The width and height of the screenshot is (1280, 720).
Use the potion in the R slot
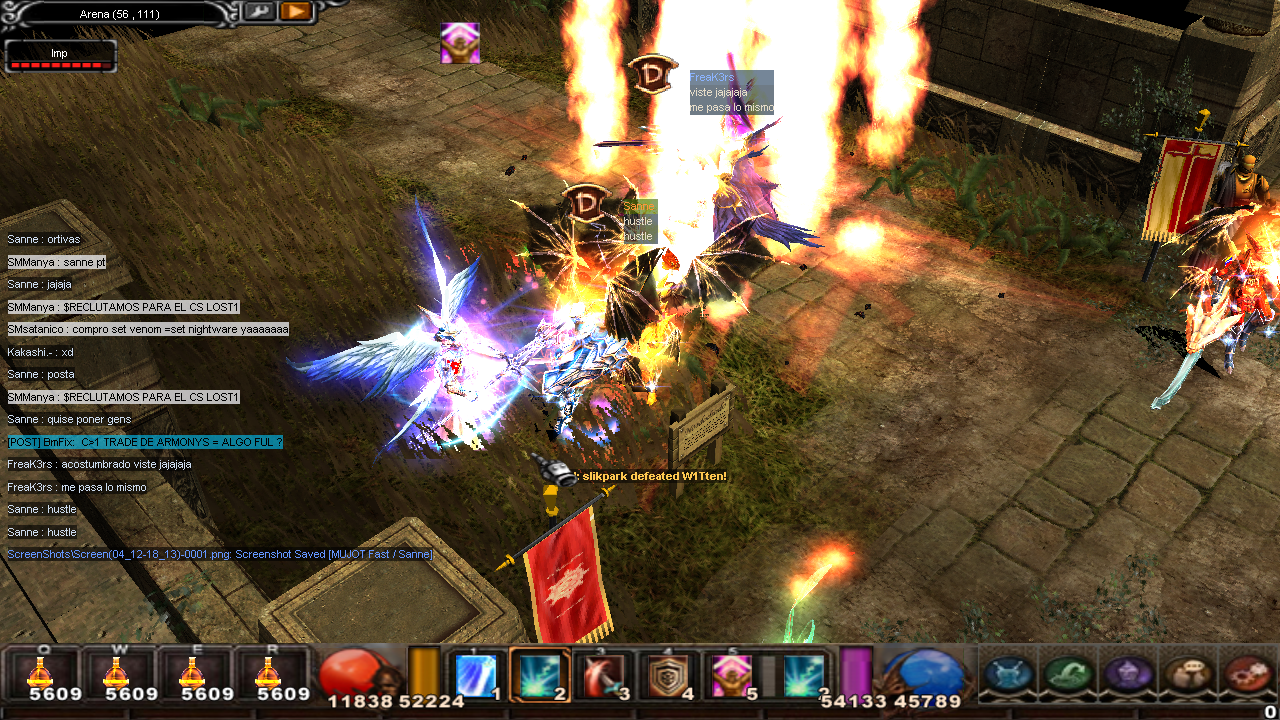tap(269, 673)
